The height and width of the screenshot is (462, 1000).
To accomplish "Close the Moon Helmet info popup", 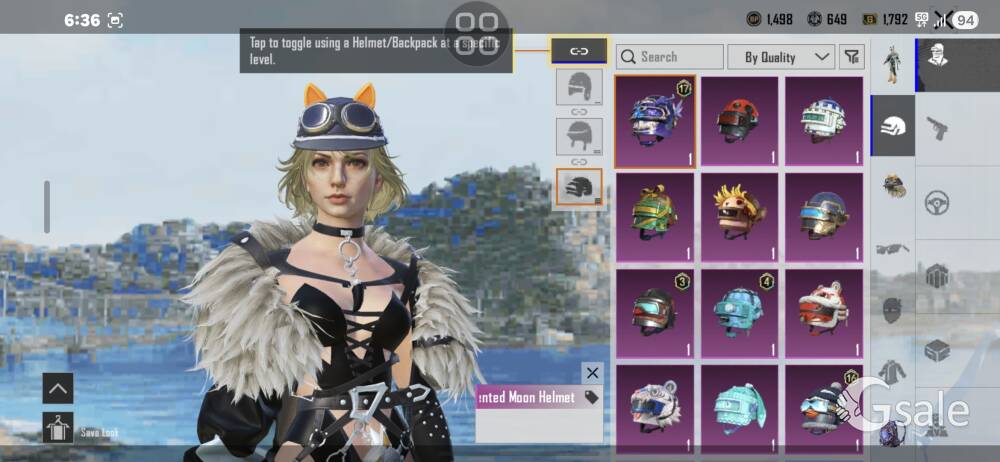I will [593, 373].
